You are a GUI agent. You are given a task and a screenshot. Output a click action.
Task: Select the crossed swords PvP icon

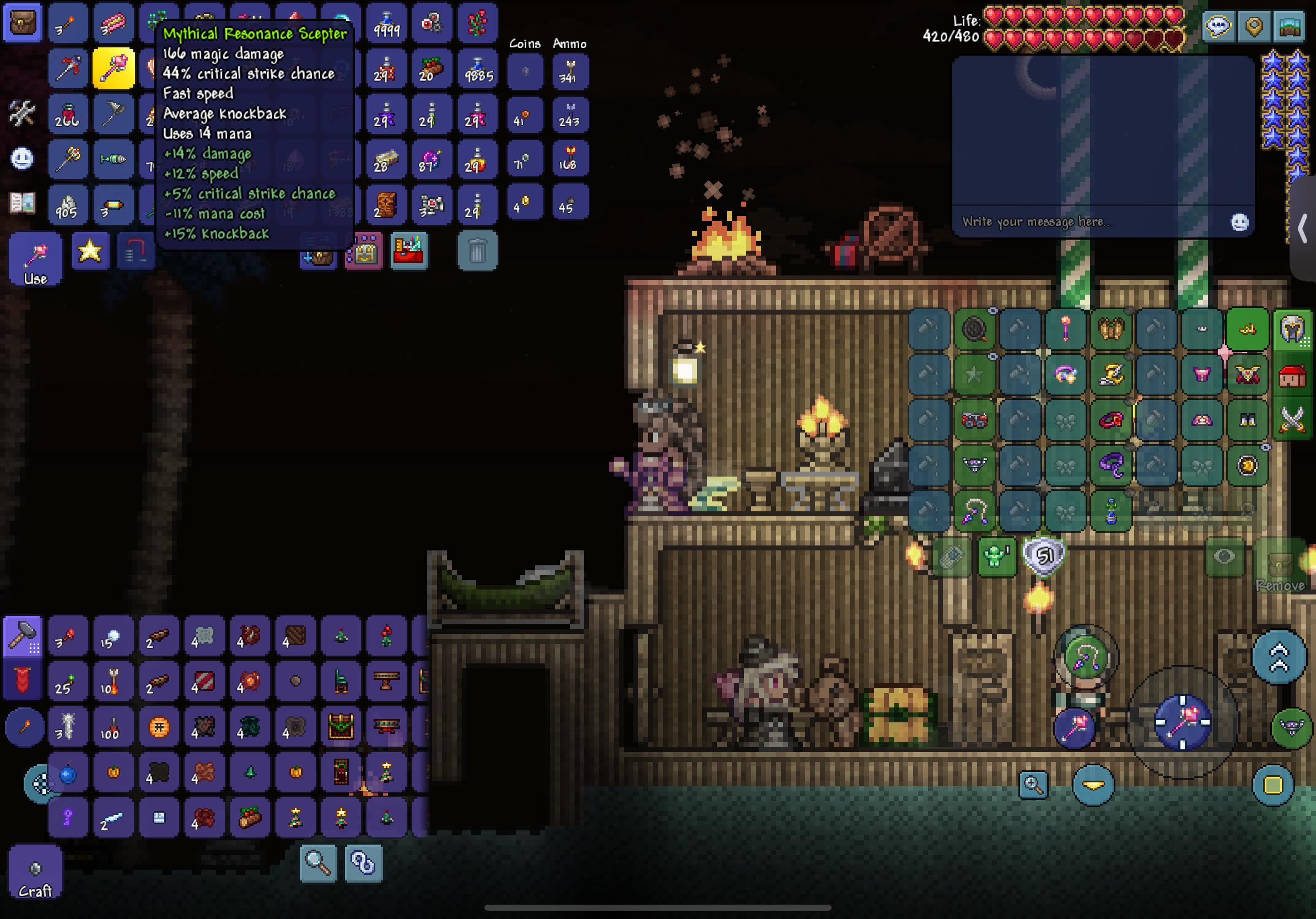click(1292, 420)
